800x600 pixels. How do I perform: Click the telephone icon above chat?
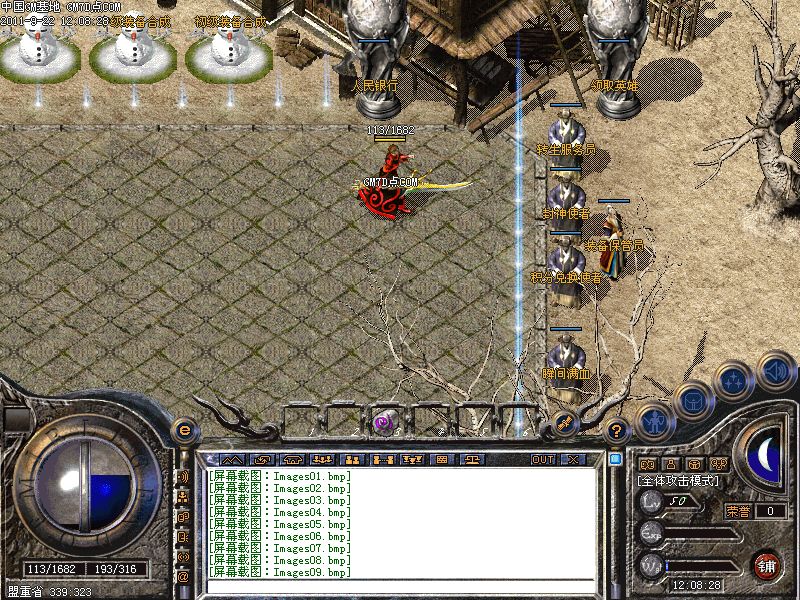292,459
